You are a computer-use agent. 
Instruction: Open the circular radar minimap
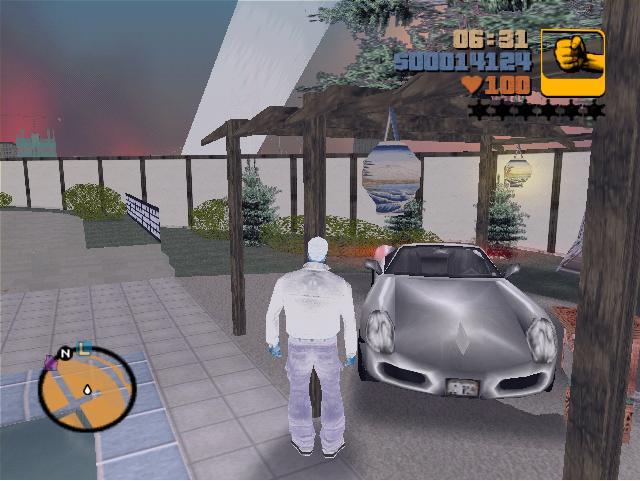point(87,389)
